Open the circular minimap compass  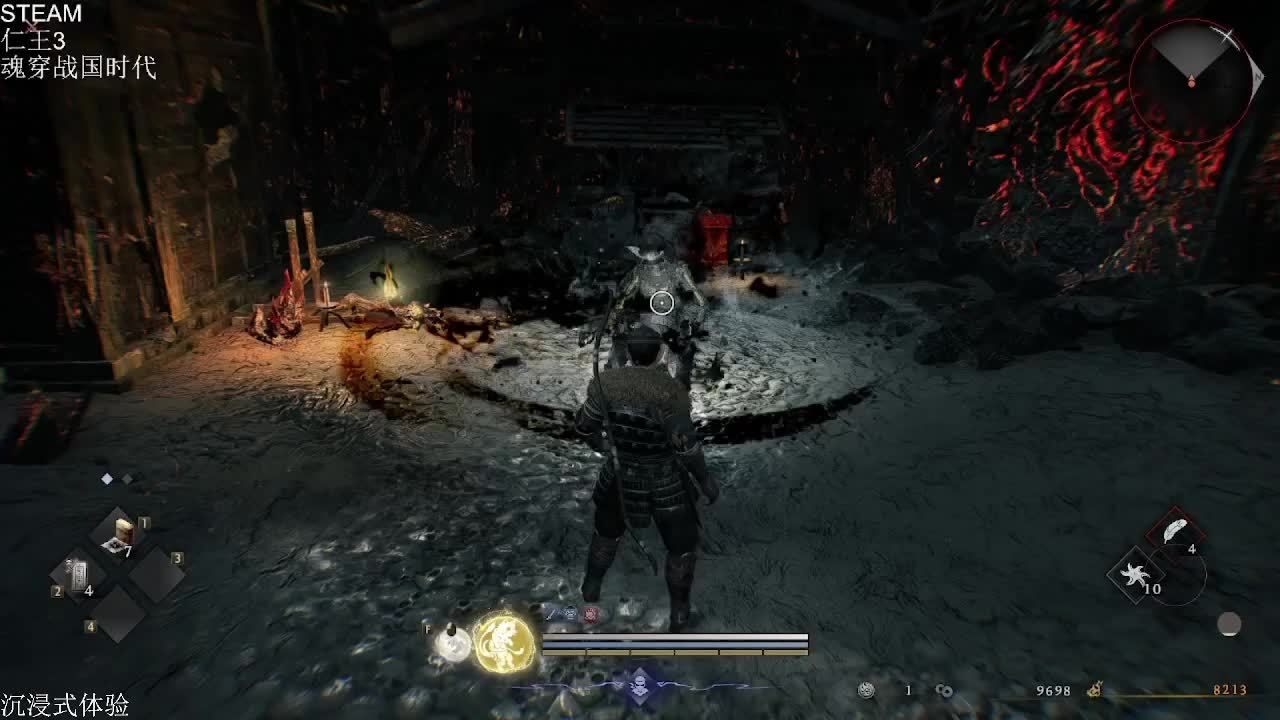coord(1192,78)
